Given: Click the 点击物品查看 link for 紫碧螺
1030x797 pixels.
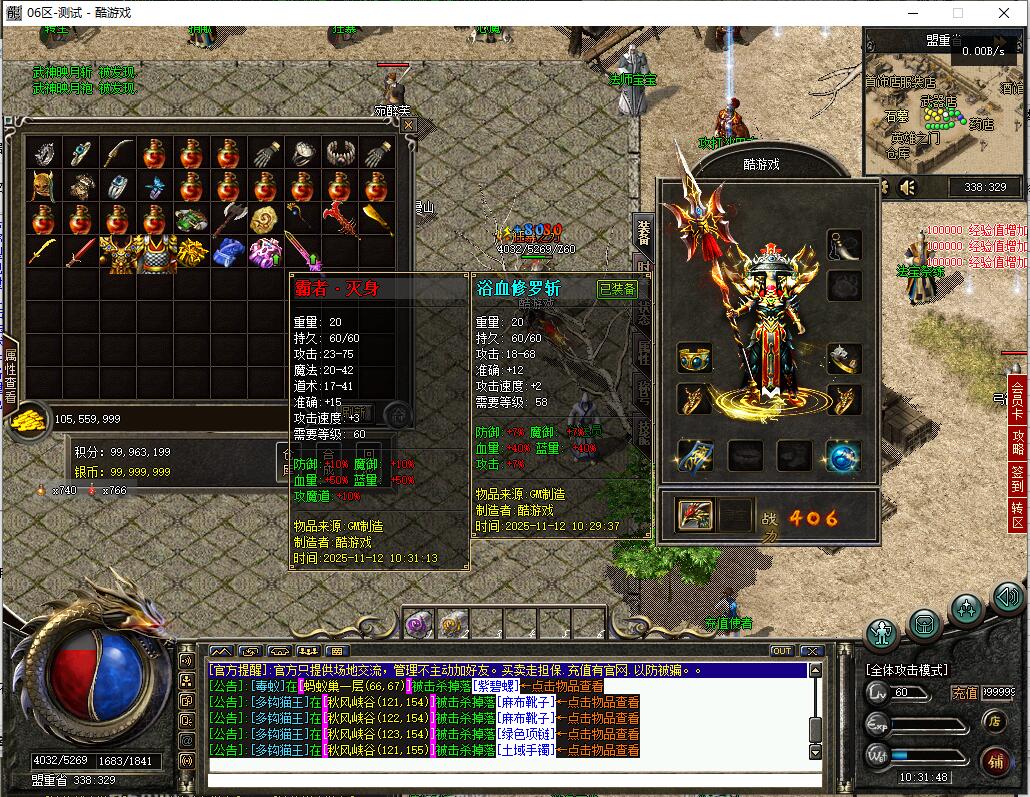Looking at the screenshot, I should pyautogui.click(x=566, y=686).
